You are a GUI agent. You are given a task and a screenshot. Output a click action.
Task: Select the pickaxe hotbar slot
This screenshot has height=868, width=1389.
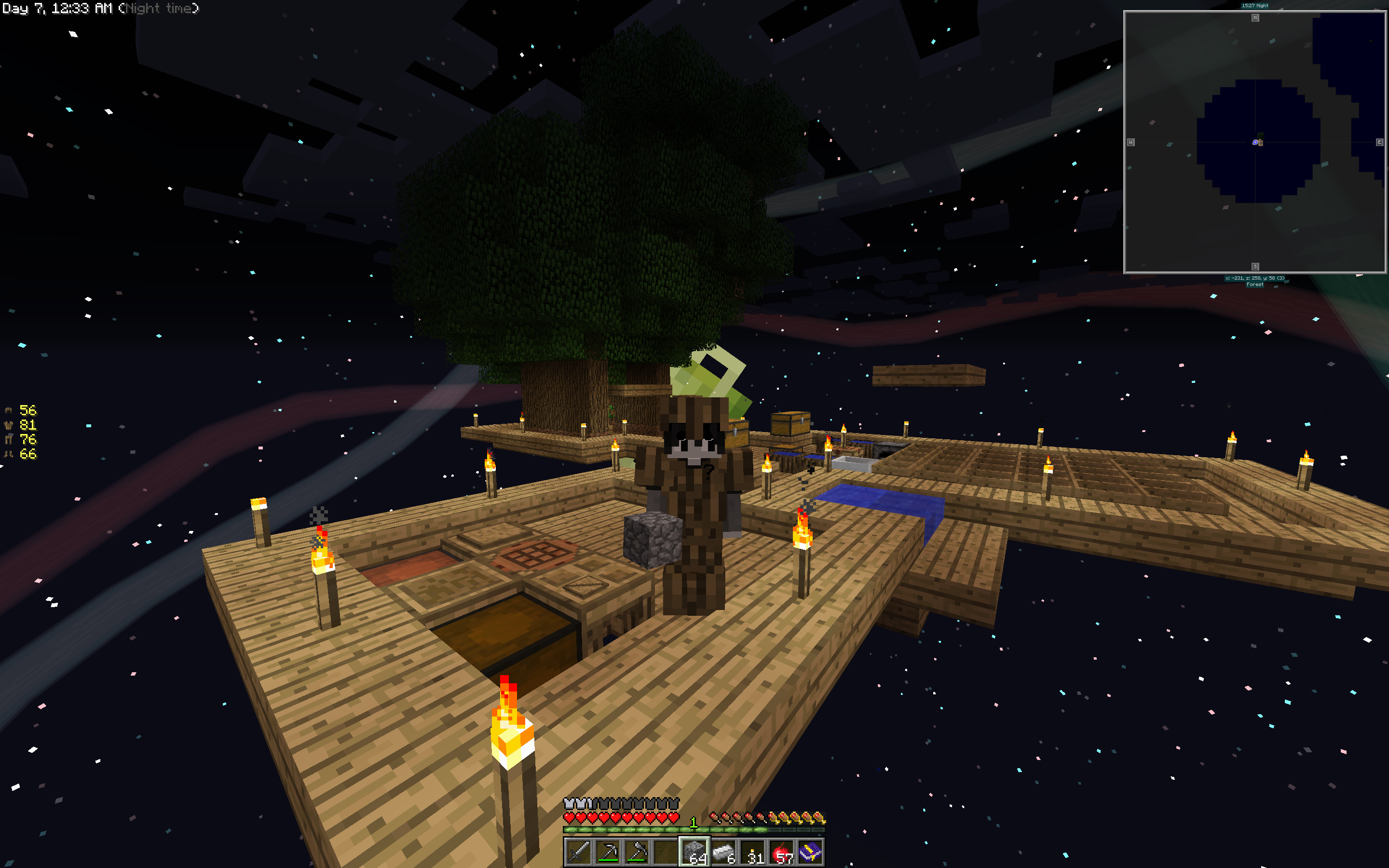click(x=607, y=851)
